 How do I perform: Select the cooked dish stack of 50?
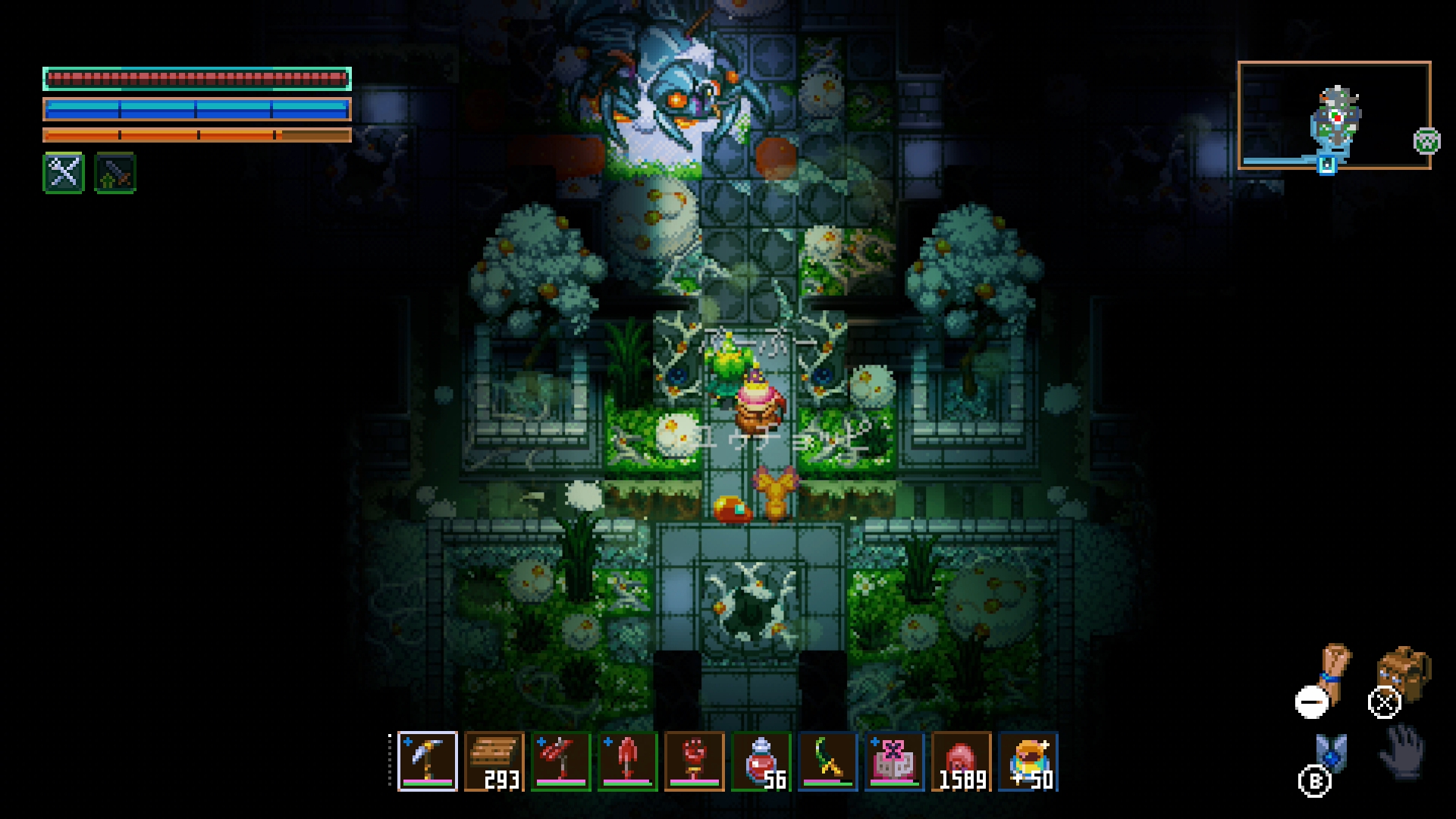[x=1028, y=761]
